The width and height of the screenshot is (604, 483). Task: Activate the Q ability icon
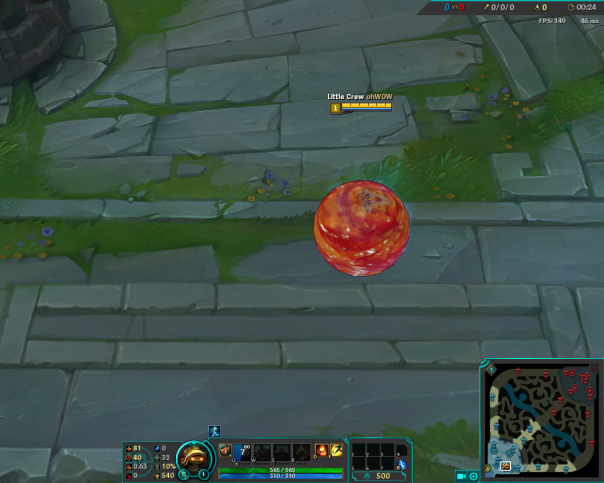pyautogui.click(x=243, y=451)
